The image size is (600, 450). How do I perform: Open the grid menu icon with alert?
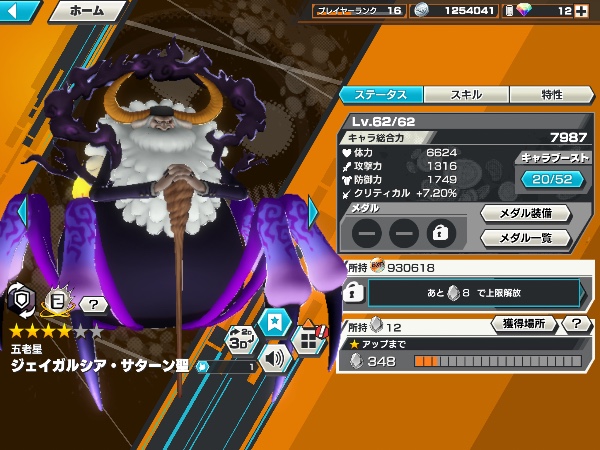coord(310,340)
